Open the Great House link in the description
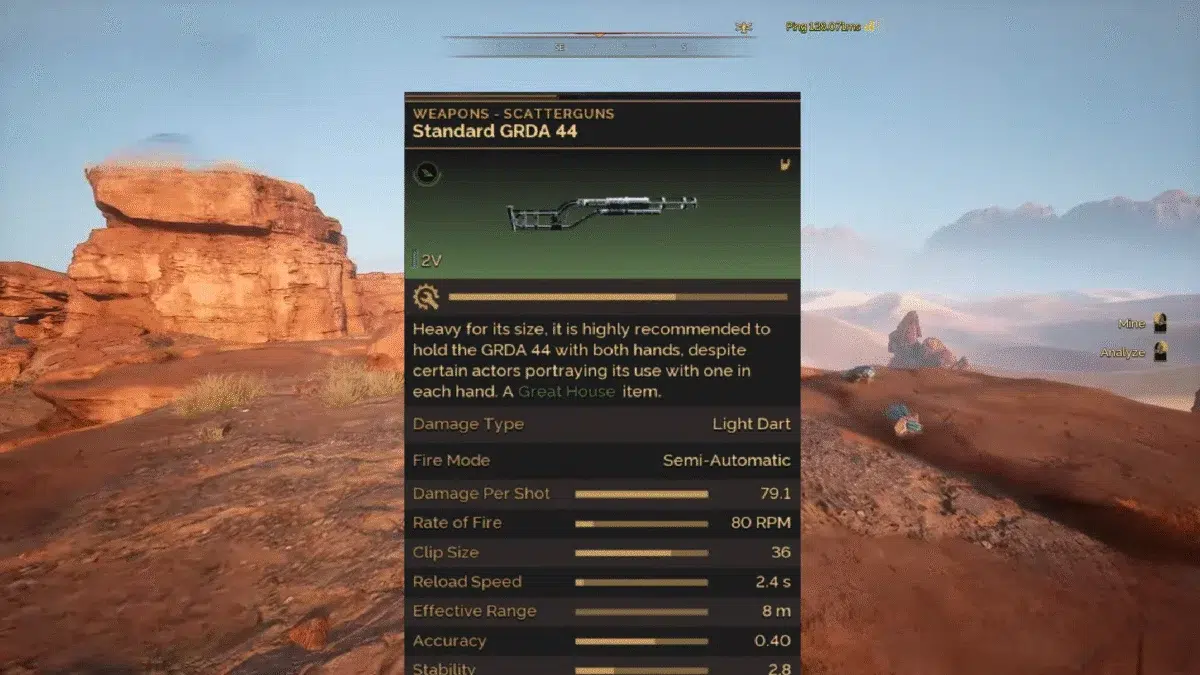1200x675 pixels. point(566,391)
